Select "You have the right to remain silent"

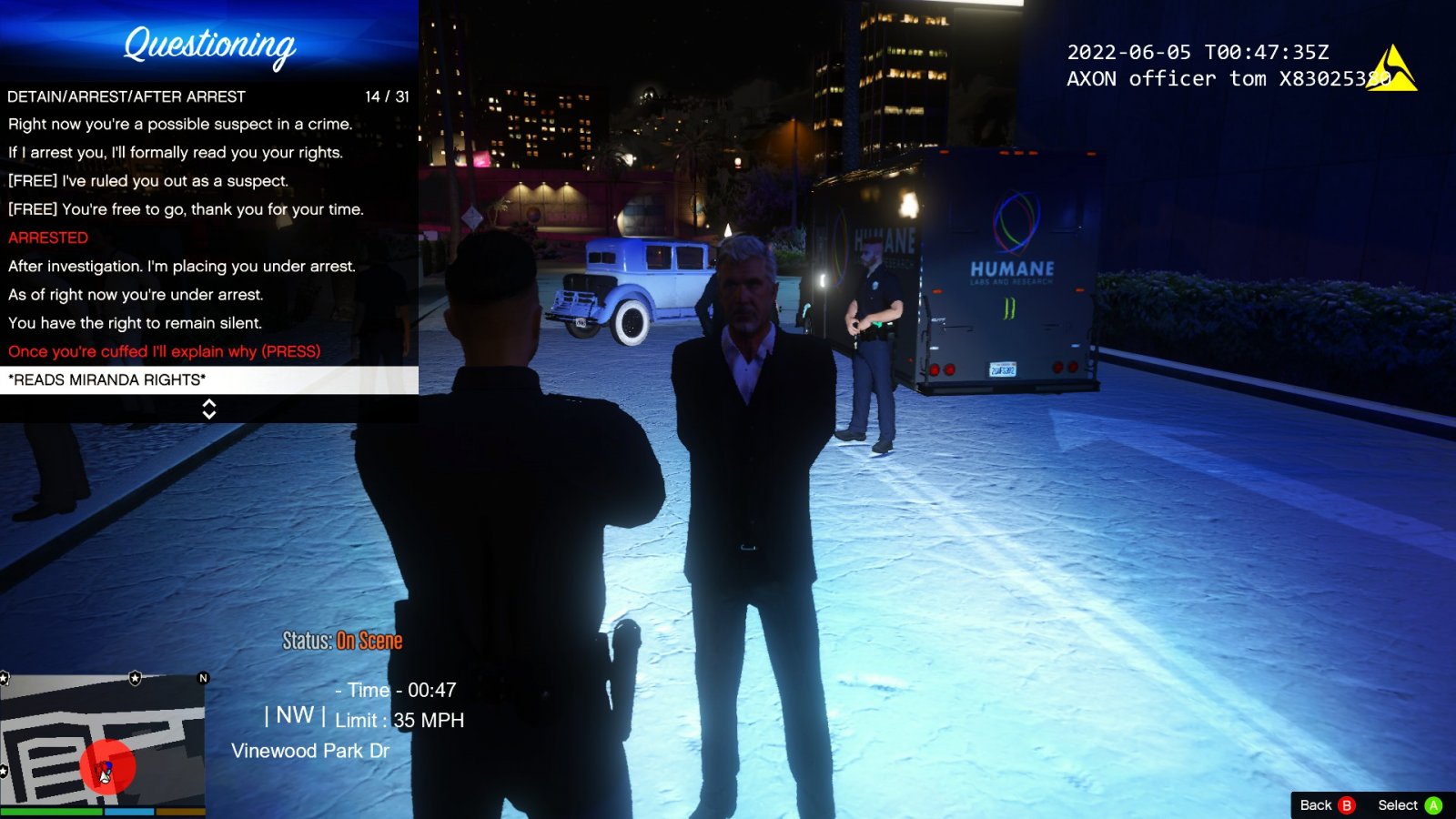135,322
